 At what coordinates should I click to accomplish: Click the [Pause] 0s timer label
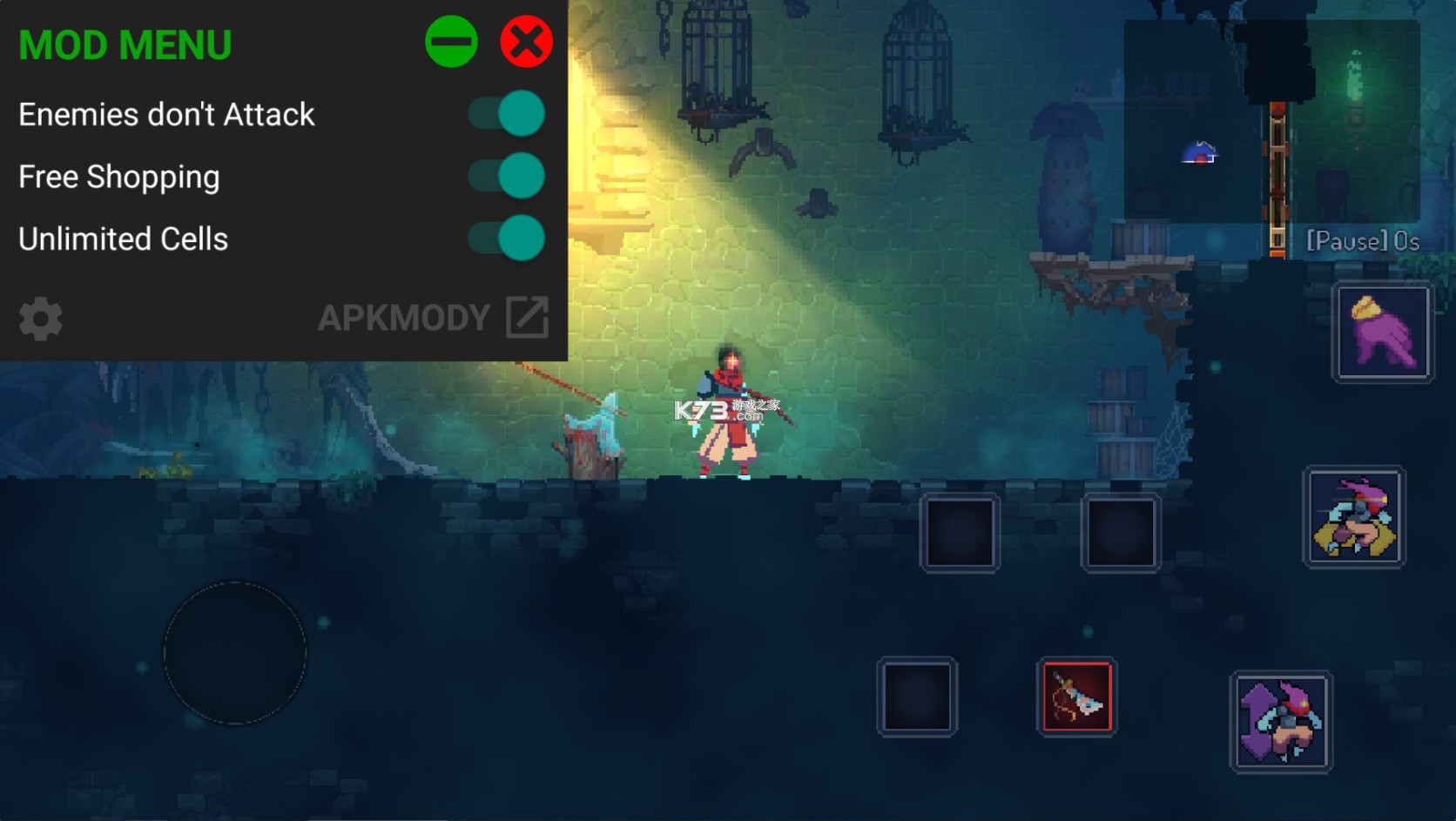tap(1359, 240)
